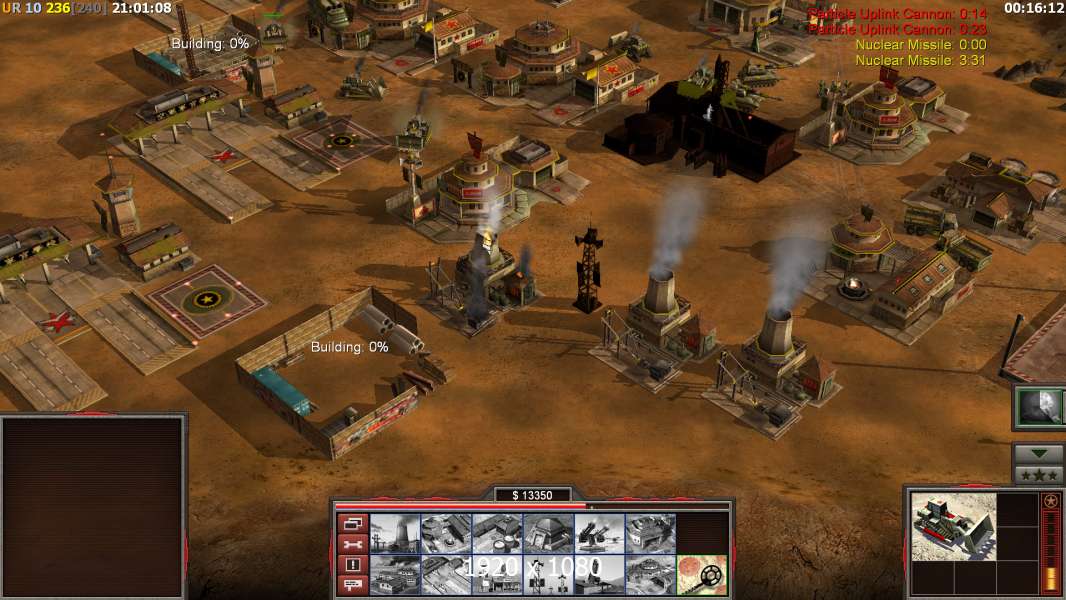The width and height of the screenshot is (1066, 600).
Task: Choose the Gattling Cannon build icon
Action: (x=599, y=534)
